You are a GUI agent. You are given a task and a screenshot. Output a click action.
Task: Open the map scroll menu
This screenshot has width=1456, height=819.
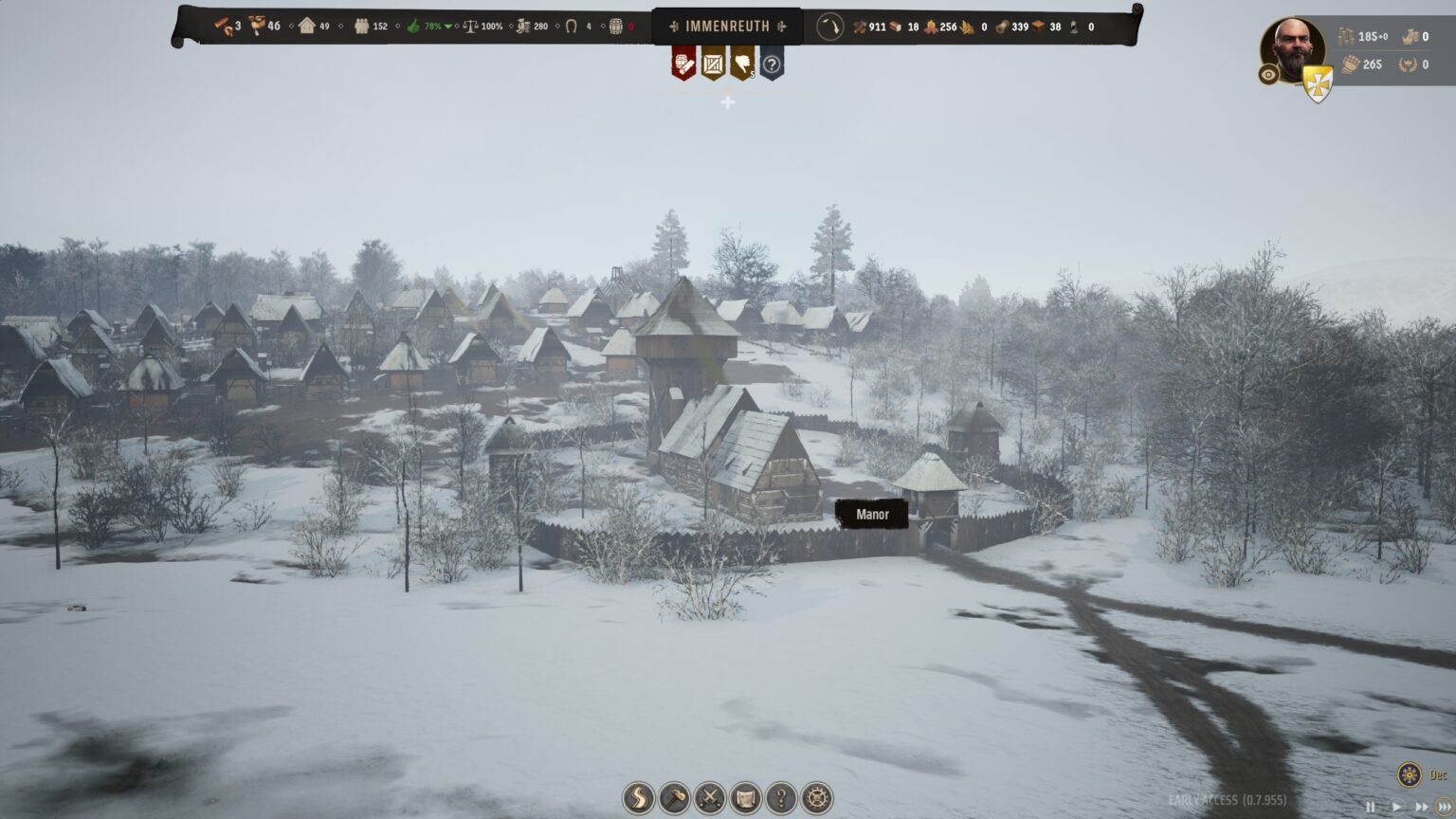[746, 798]
